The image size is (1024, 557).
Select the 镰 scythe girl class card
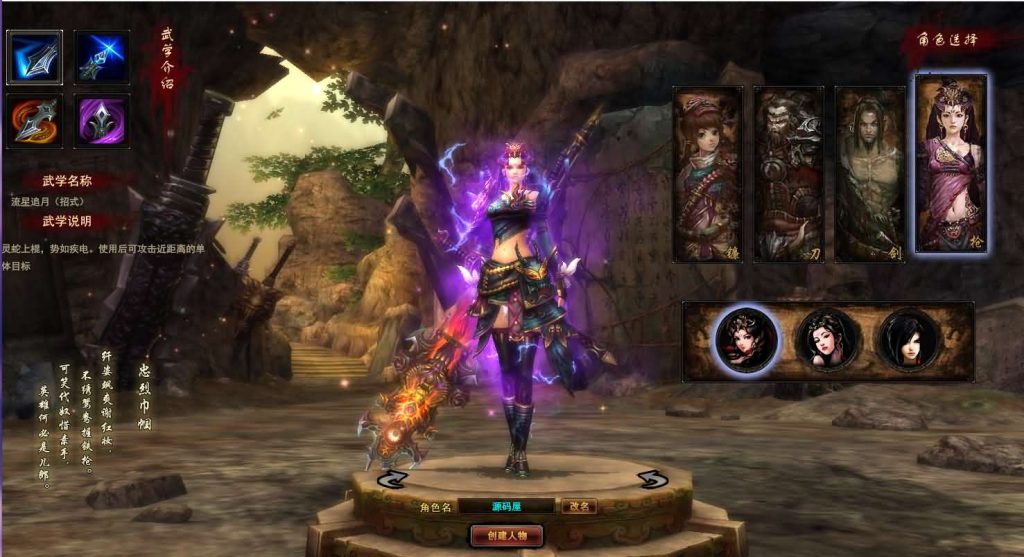point(707,175)
